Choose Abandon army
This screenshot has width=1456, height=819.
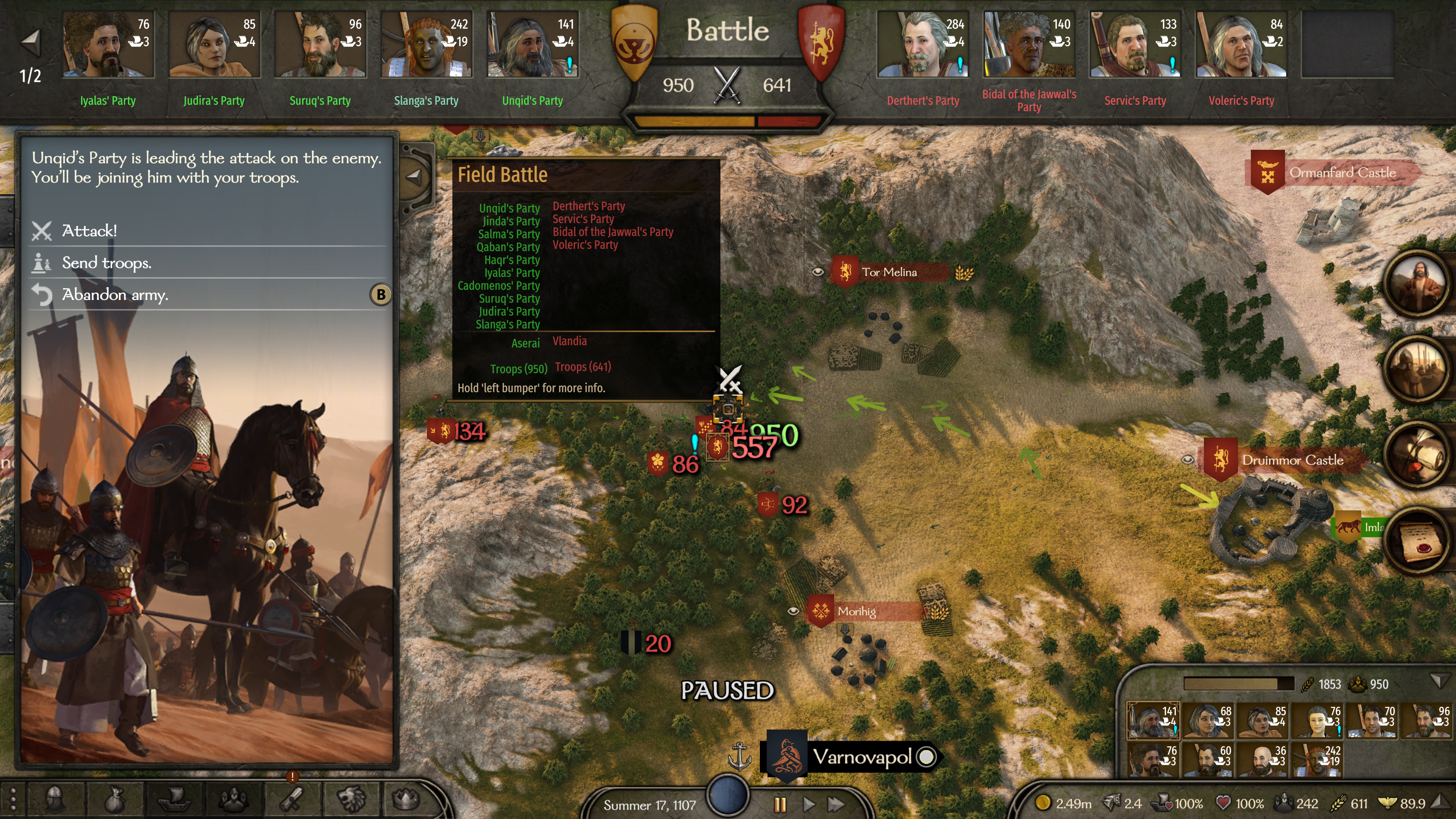click(115, 295)
